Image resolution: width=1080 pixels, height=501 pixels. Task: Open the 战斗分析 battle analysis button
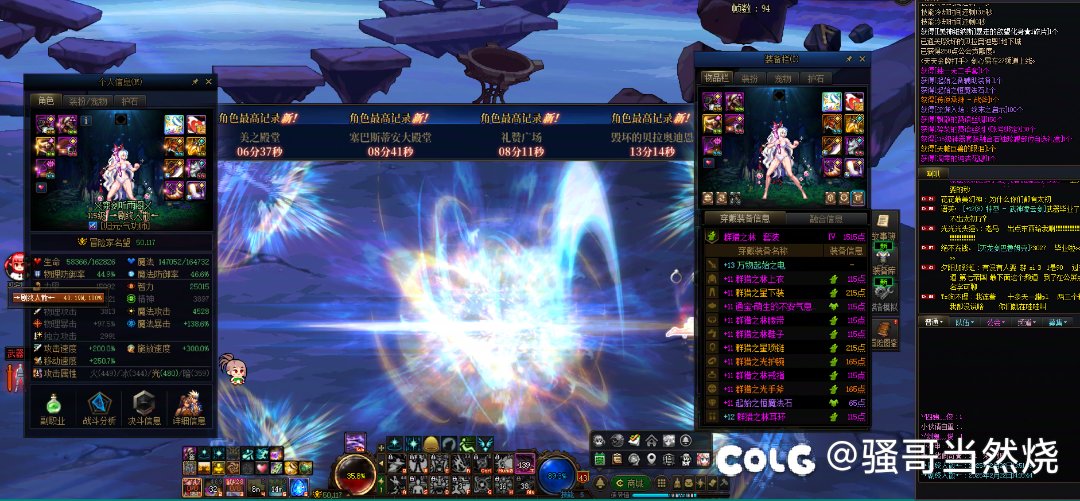pyautogui.click(x=97, y=408)
